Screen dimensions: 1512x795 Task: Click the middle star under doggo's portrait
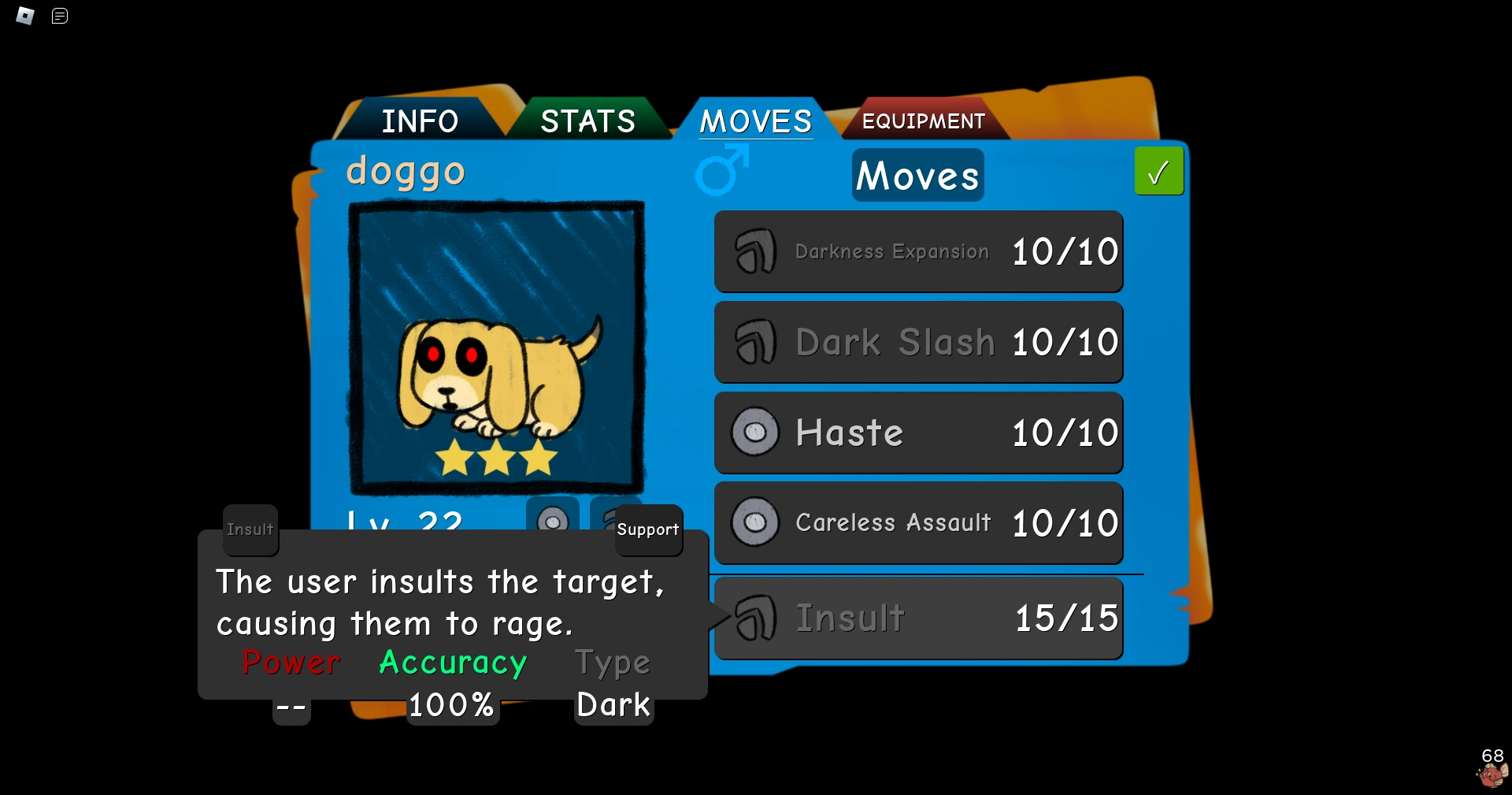pyautogui.click(x=496, y=459)
